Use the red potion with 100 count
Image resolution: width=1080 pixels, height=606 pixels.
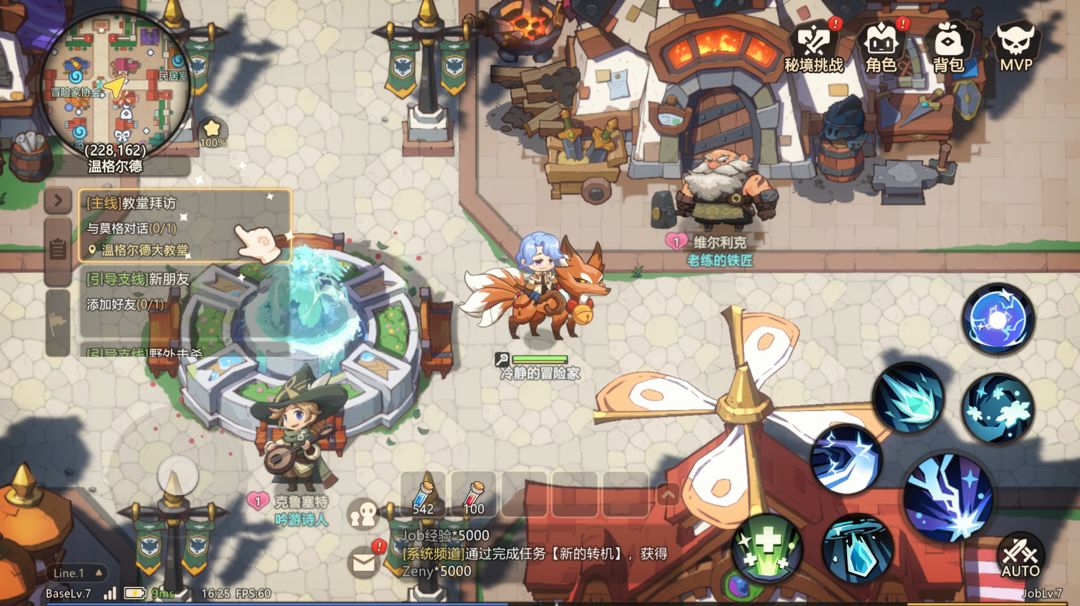[x=474, y=494]
